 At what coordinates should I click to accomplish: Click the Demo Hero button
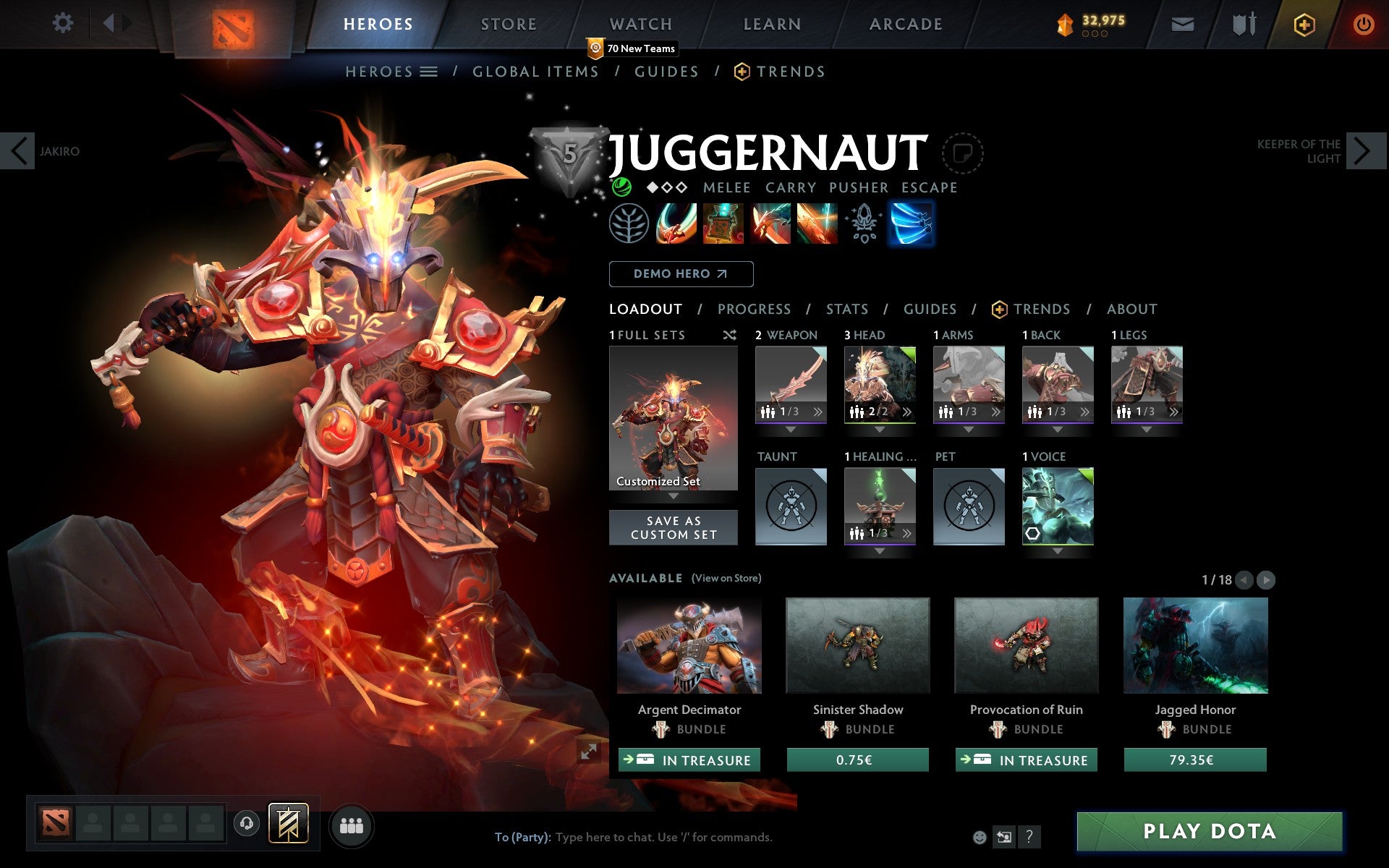pos(681,274)
